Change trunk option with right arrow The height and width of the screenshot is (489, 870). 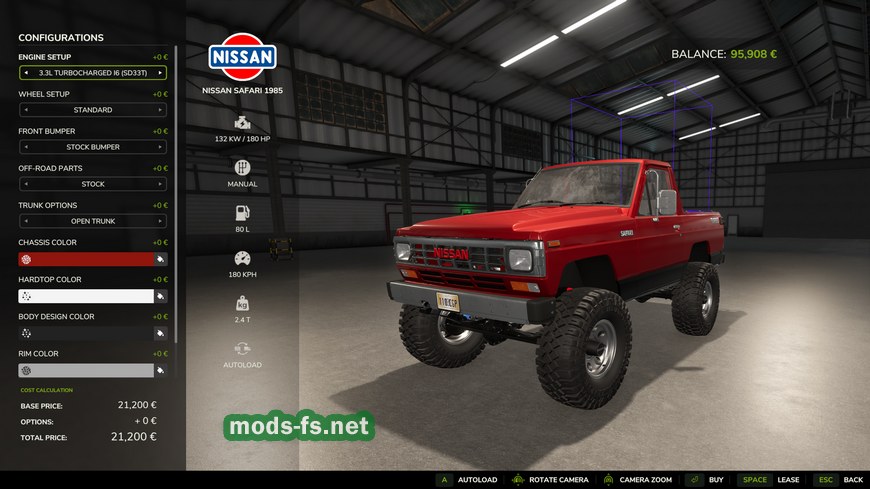160,221
